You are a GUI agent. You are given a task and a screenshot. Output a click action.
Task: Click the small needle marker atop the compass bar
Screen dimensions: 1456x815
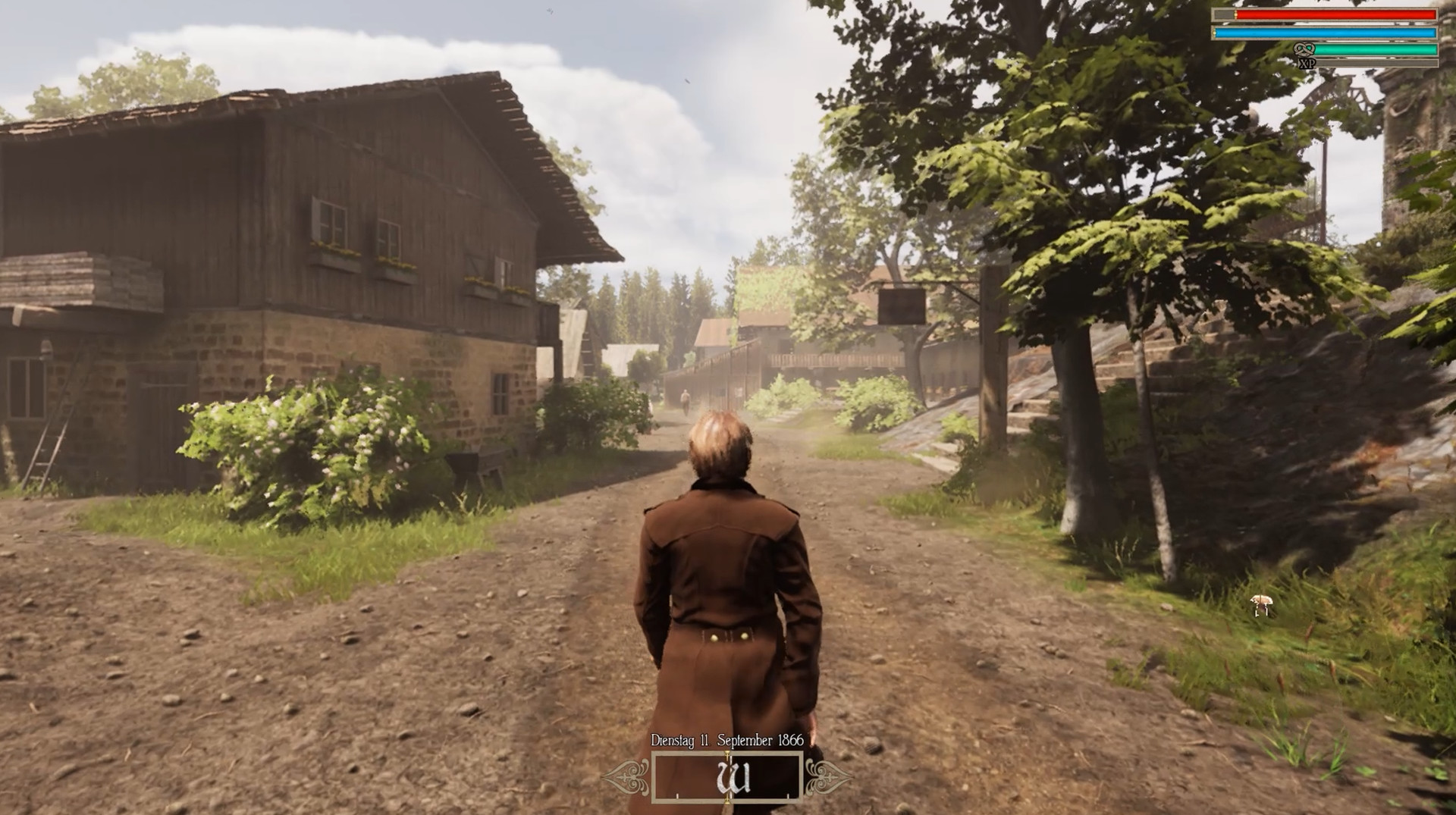tap(727, 754)
